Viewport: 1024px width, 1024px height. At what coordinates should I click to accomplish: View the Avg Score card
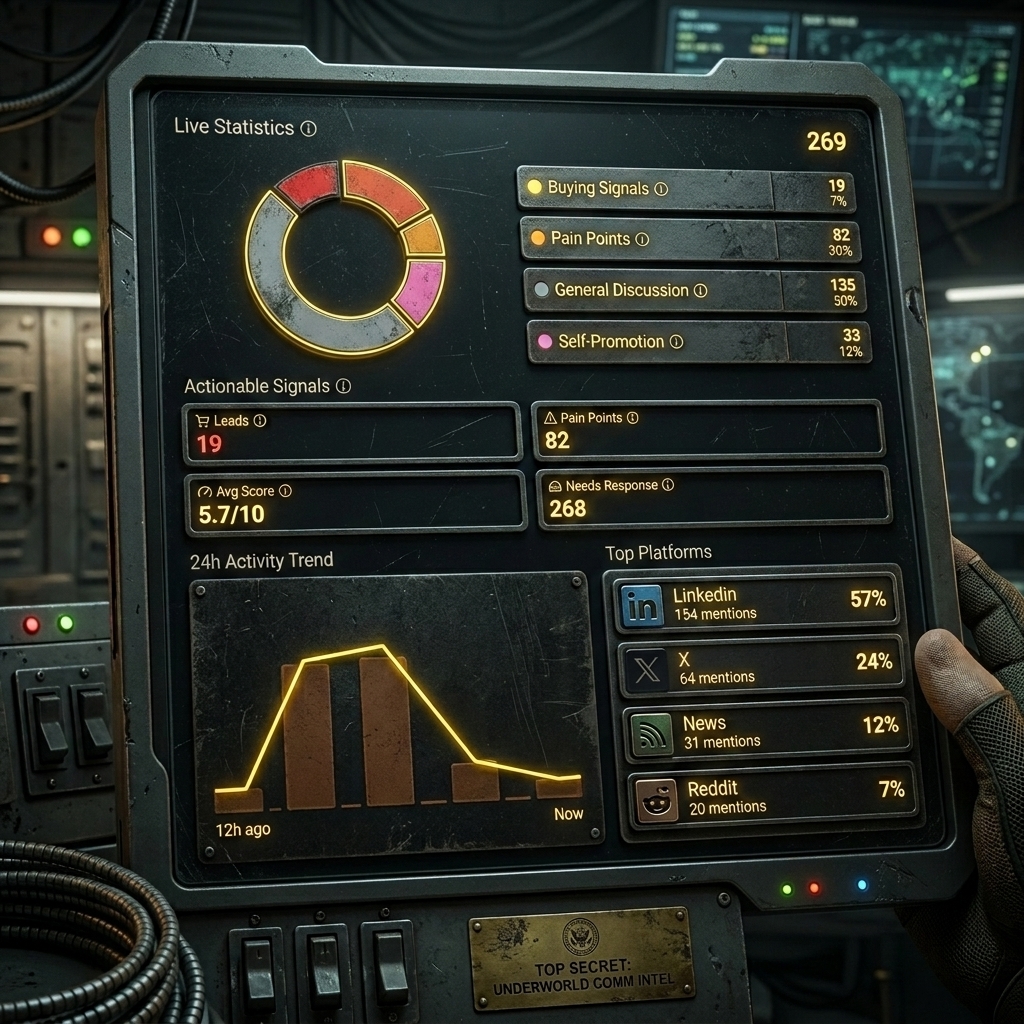355,503
